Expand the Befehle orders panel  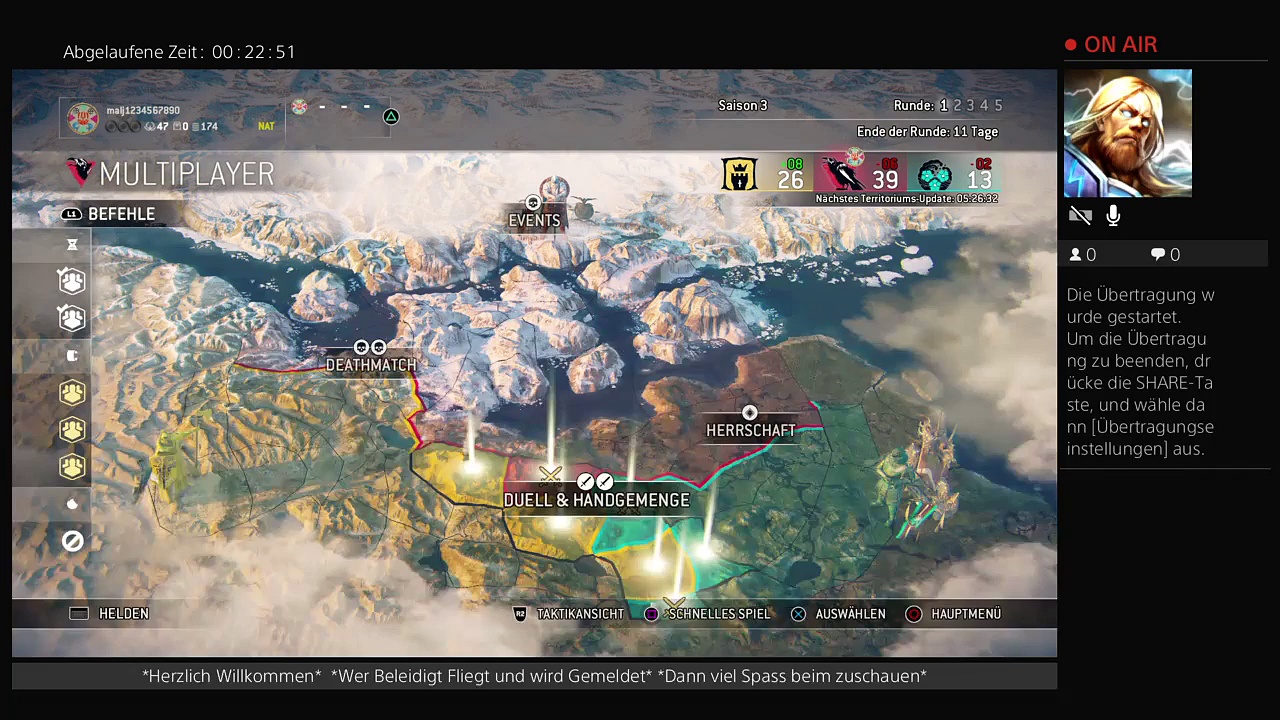coord(109,214)
